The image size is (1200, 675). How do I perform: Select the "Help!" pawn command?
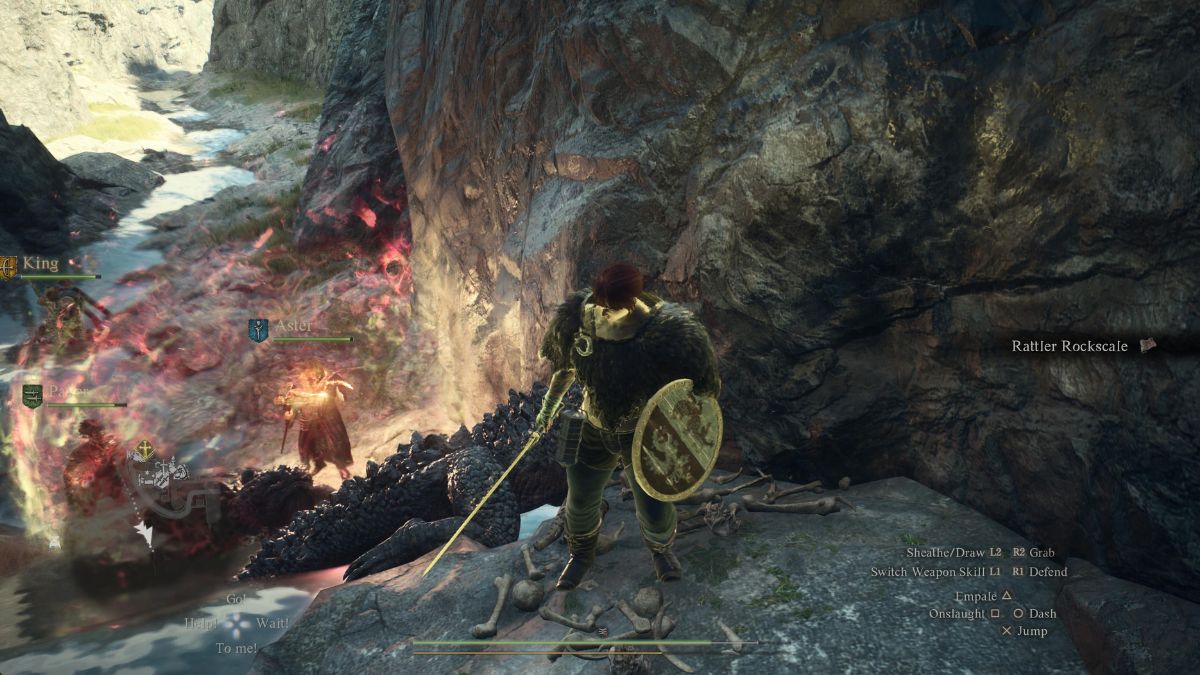pos(200,622)
